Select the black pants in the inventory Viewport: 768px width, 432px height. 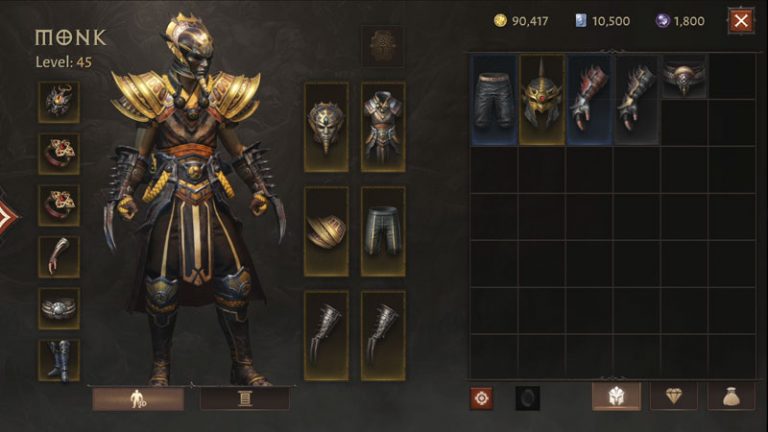pos(493,100)
